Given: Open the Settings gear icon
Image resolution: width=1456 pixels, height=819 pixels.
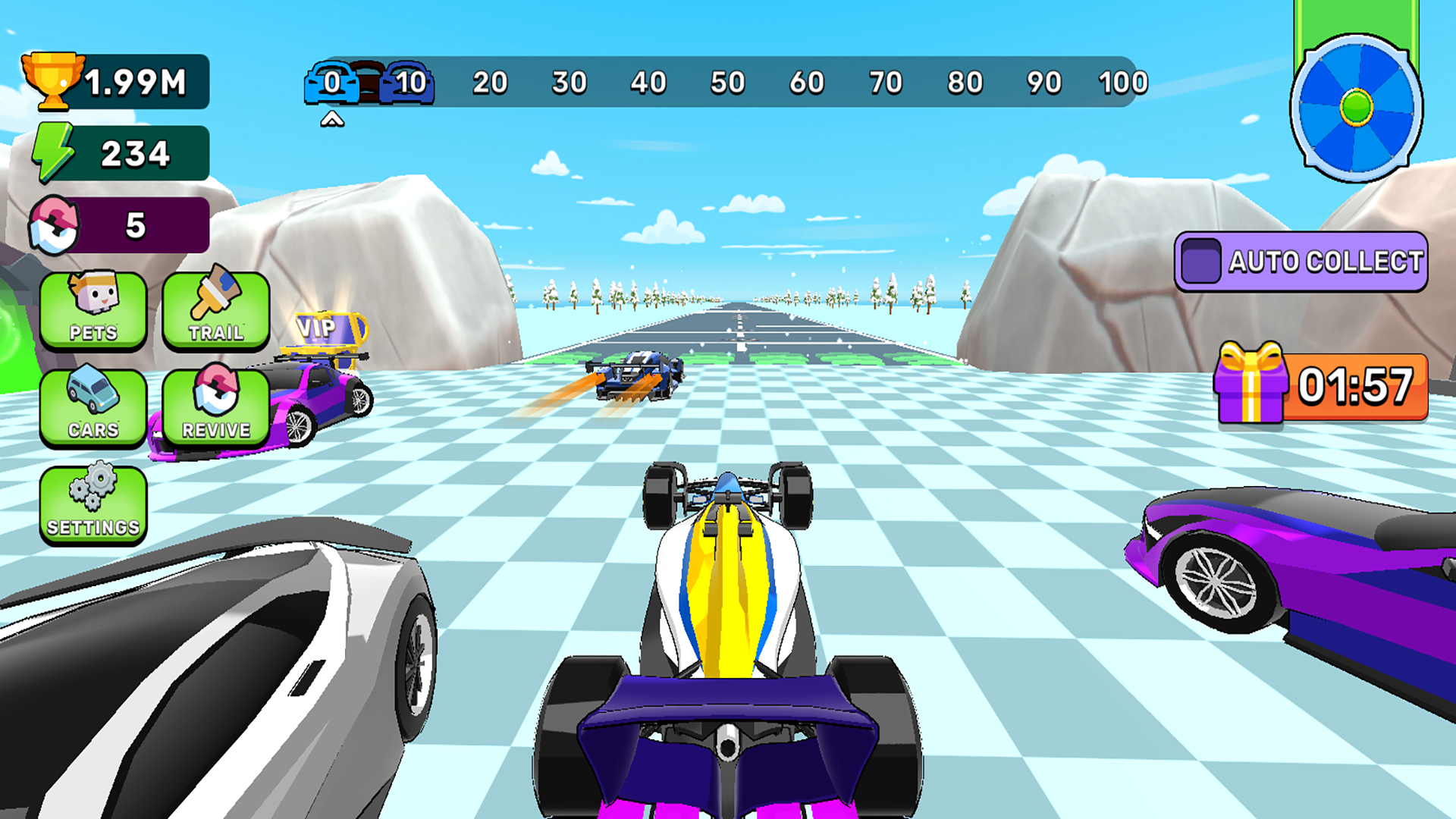Looking at the screenshot, I should [x=93, y=502].
